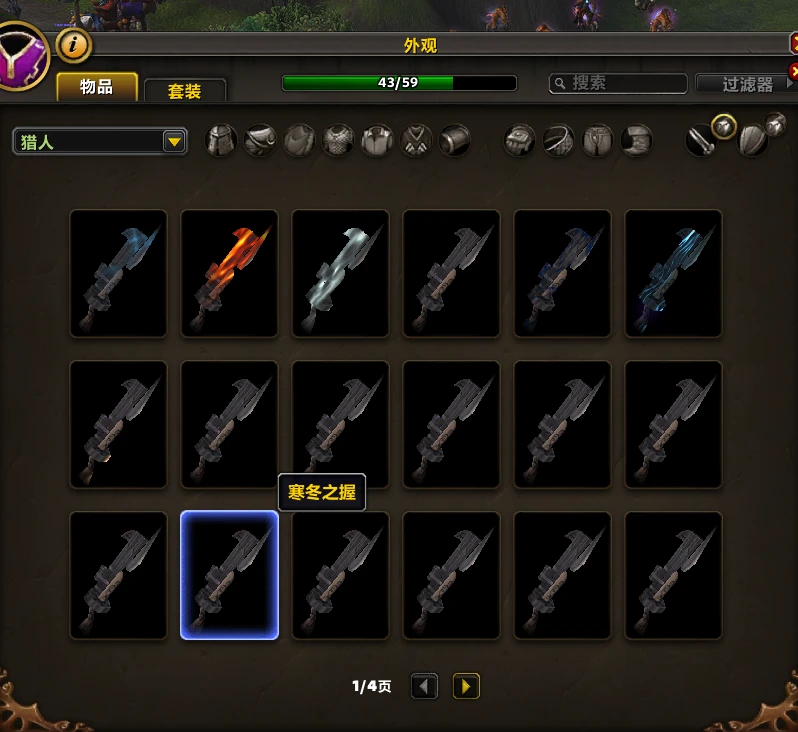The image size is (798, 732).
Task: Click the 搜索 search box
Action: tap(619, 83)
